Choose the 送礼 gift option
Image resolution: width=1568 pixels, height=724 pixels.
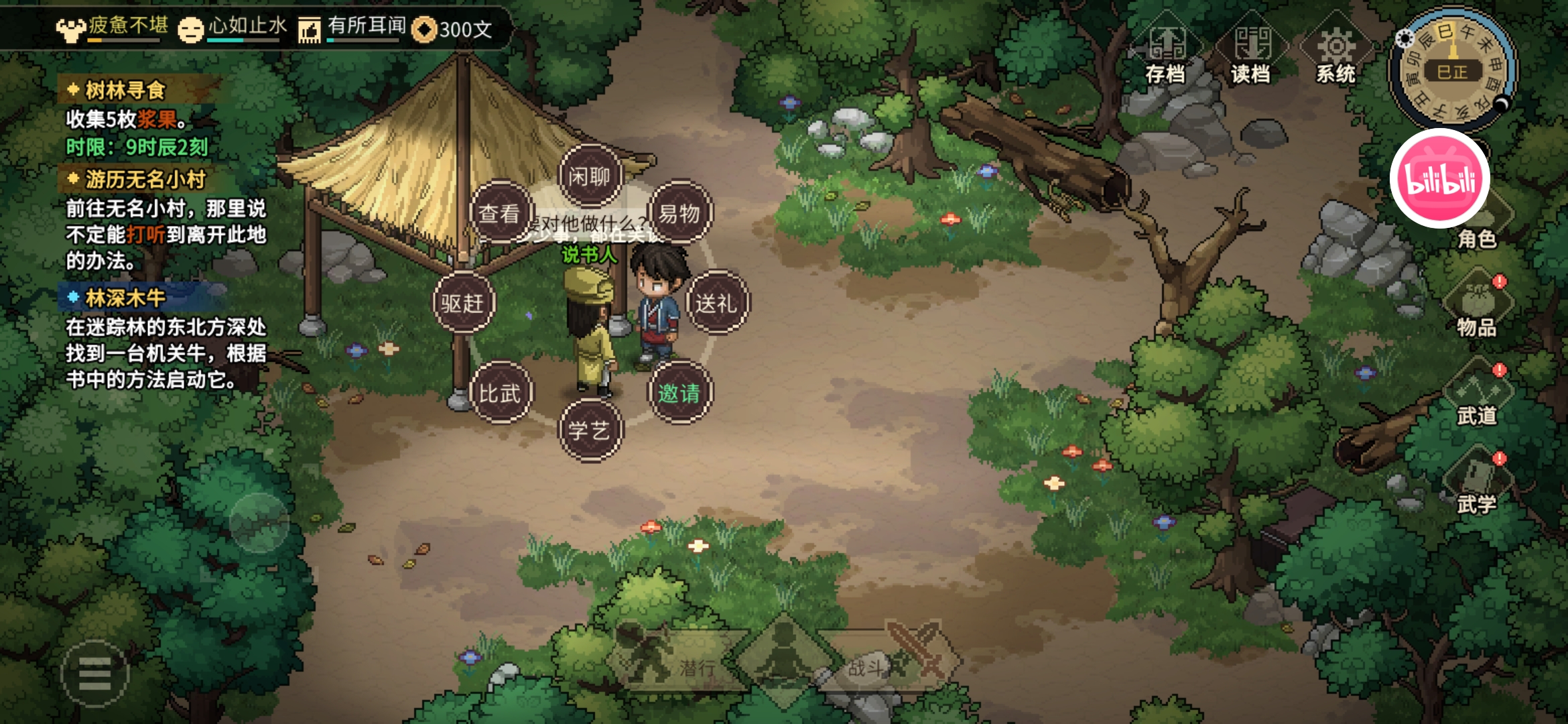(716, 303)
